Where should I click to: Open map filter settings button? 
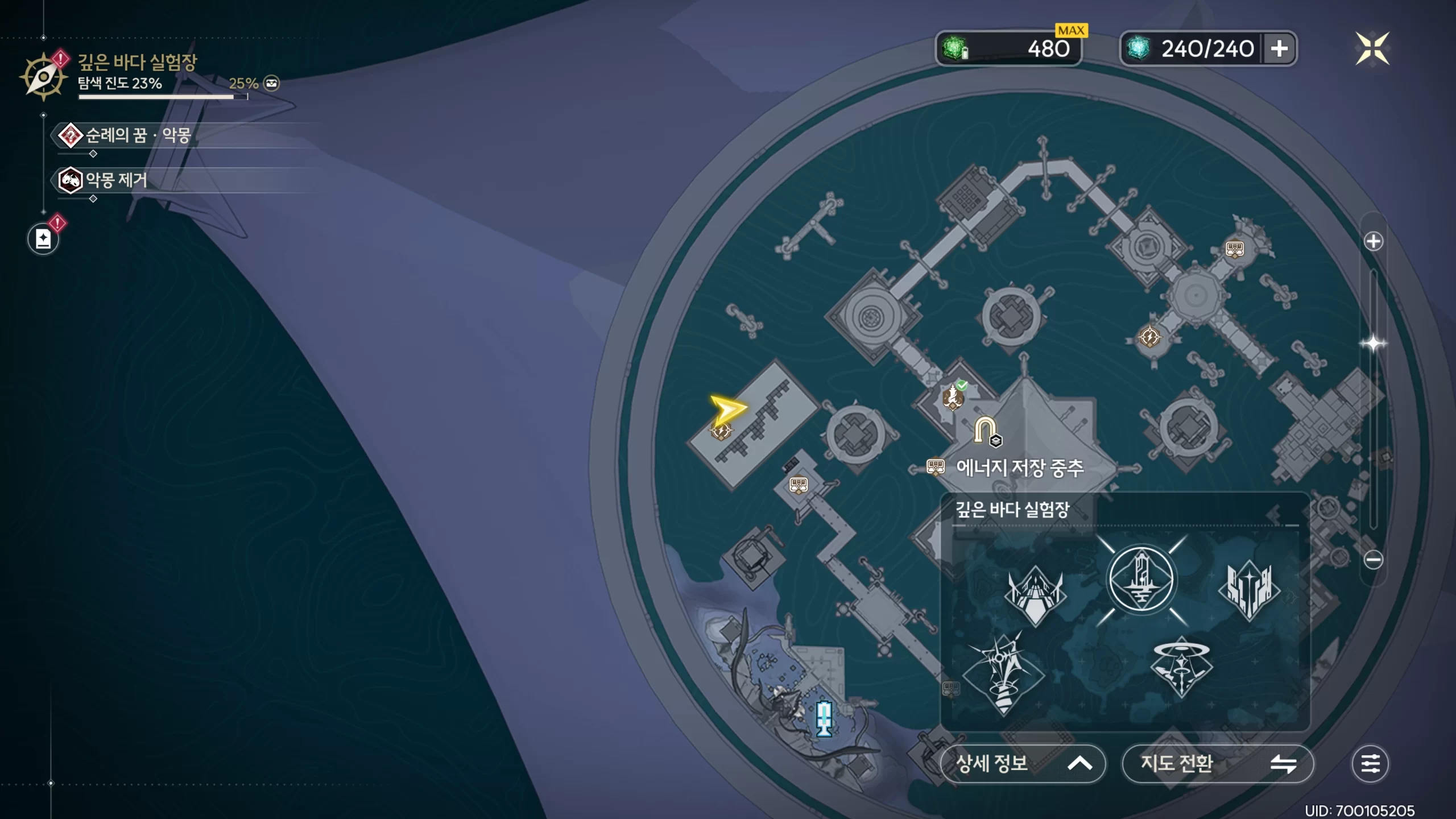coord(1370,763)
